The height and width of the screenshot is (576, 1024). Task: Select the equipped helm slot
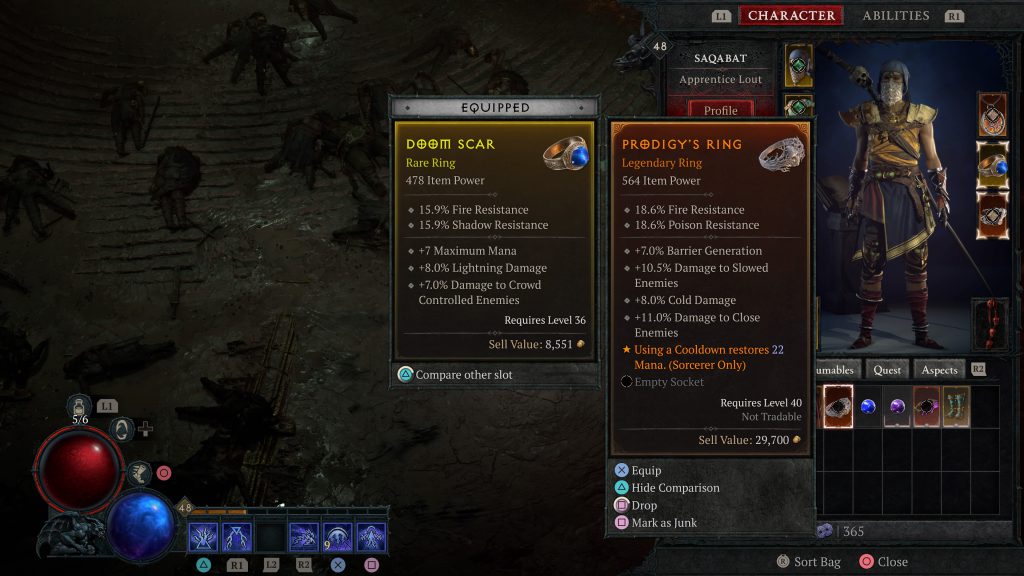800,65
